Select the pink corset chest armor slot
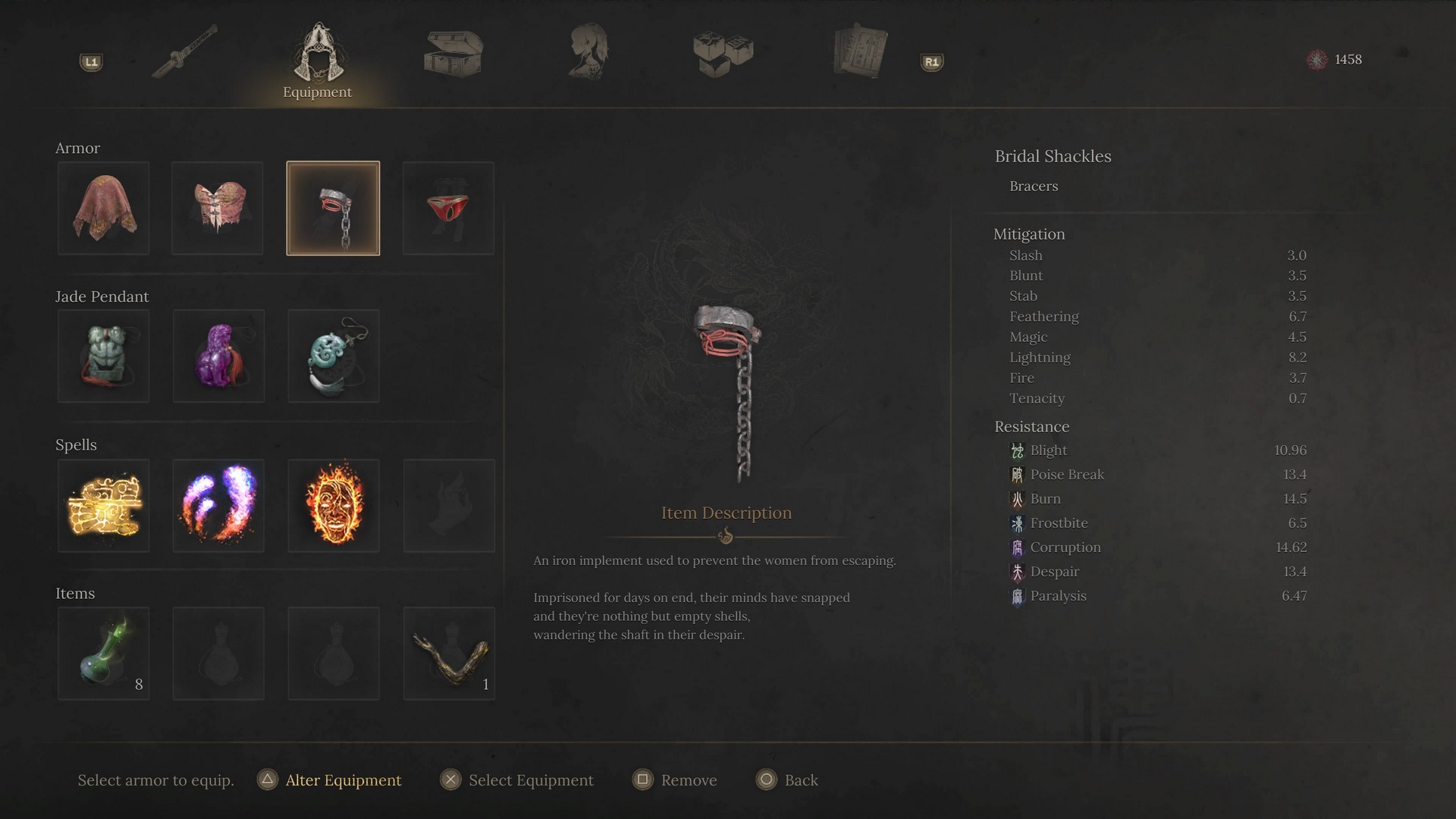 click(x=218, y=209)
